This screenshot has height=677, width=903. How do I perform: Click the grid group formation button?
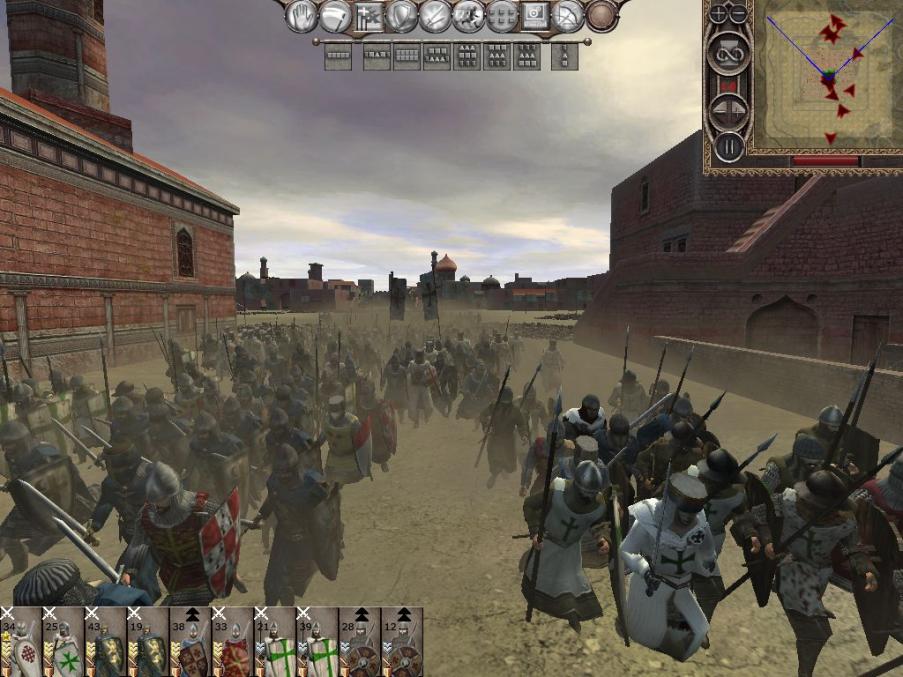[x=500, y=16]
